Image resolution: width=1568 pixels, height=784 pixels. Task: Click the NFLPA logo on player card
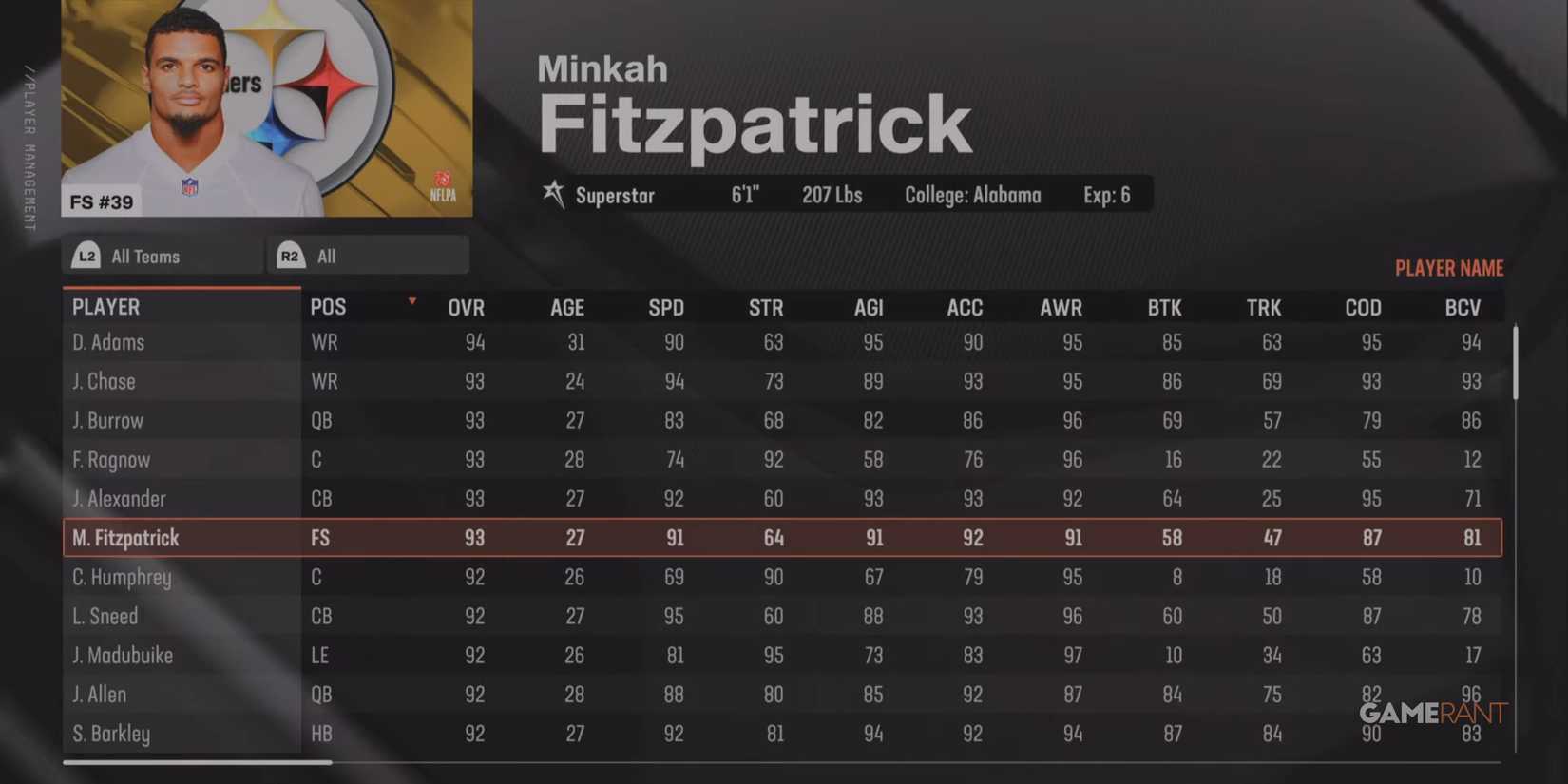[x=444, y=187]
